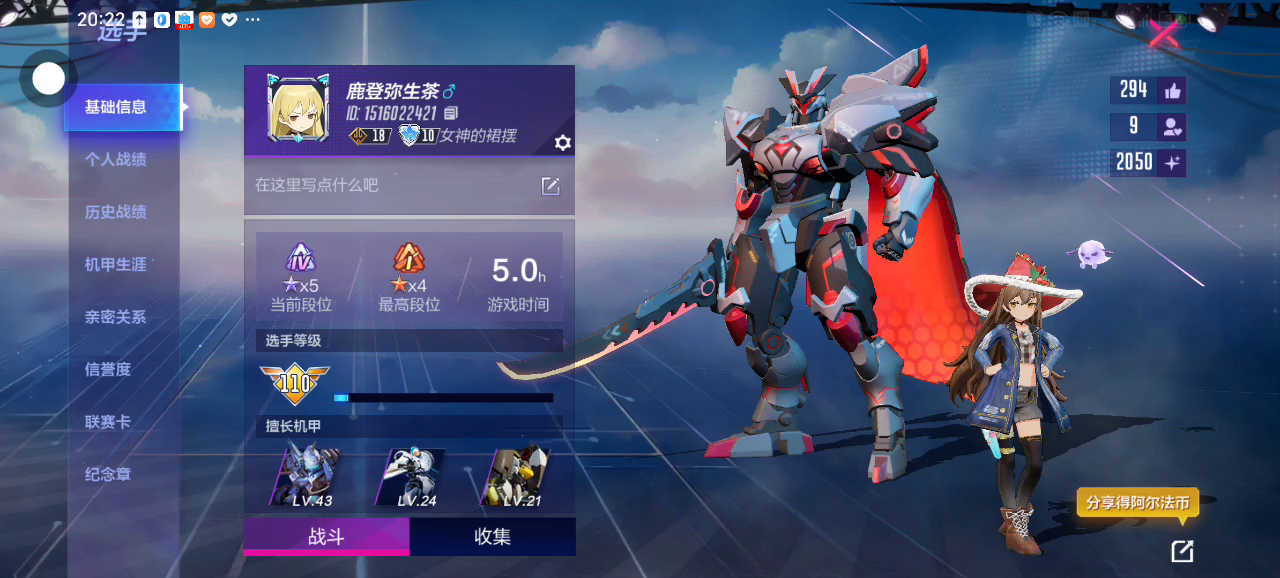1280x578 pixels.
Task: Open 亲密关系 page
Action: pyautogui.click(x=115, y=317)
